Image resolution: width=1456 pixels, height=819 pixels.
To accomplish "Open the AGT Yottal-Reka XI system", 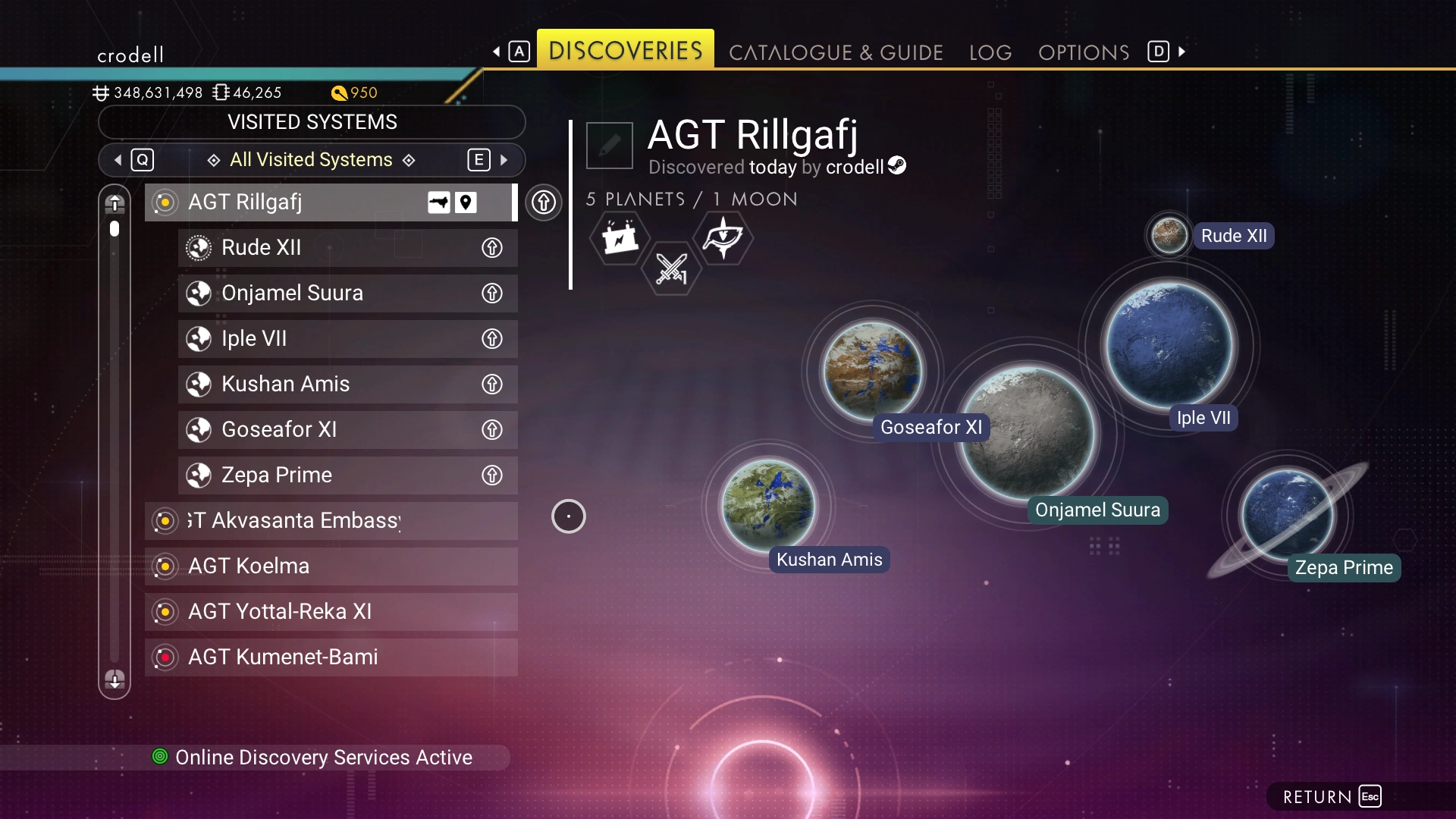I will point(331,612).
